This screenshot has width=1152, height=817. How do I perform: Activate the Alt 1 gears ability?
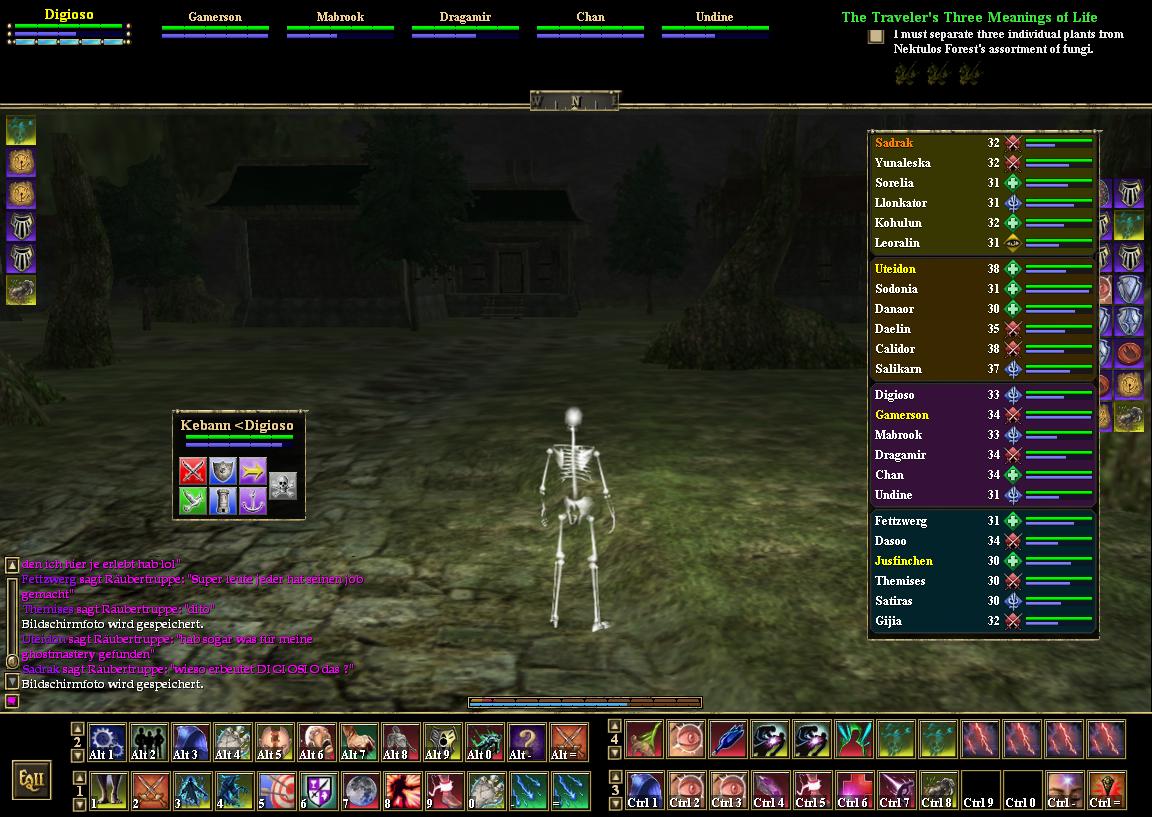[107, 742]
